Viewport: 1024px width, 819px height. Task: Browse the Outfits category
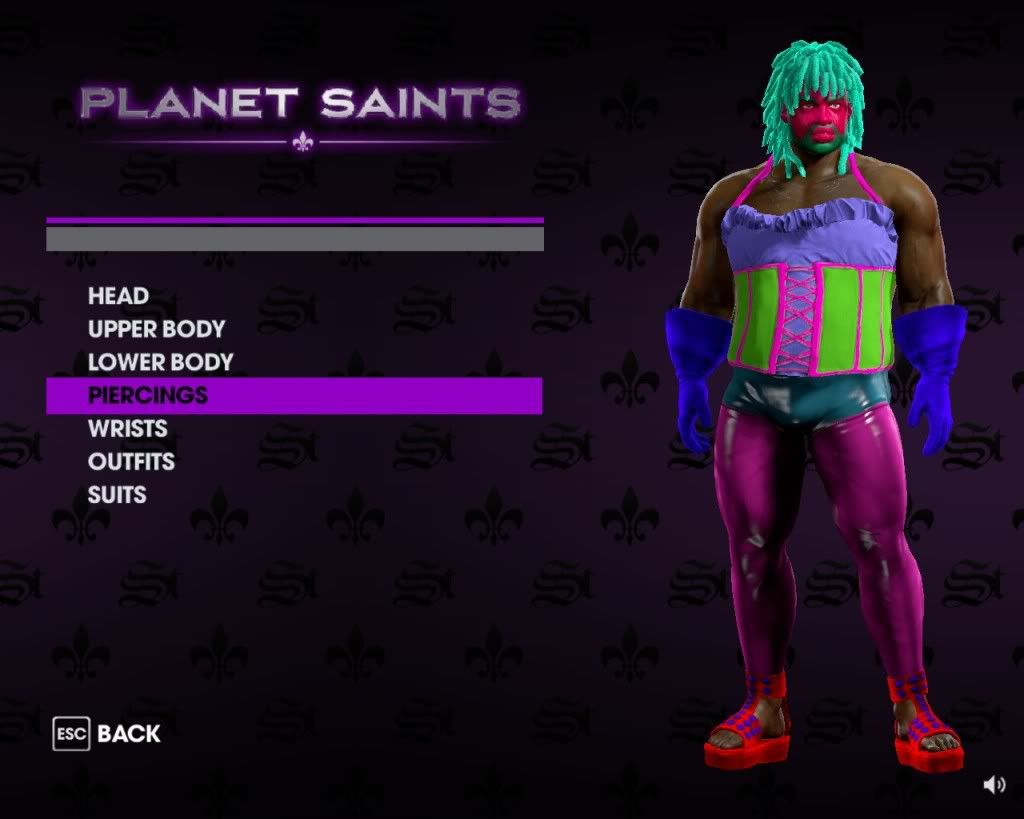131,461
